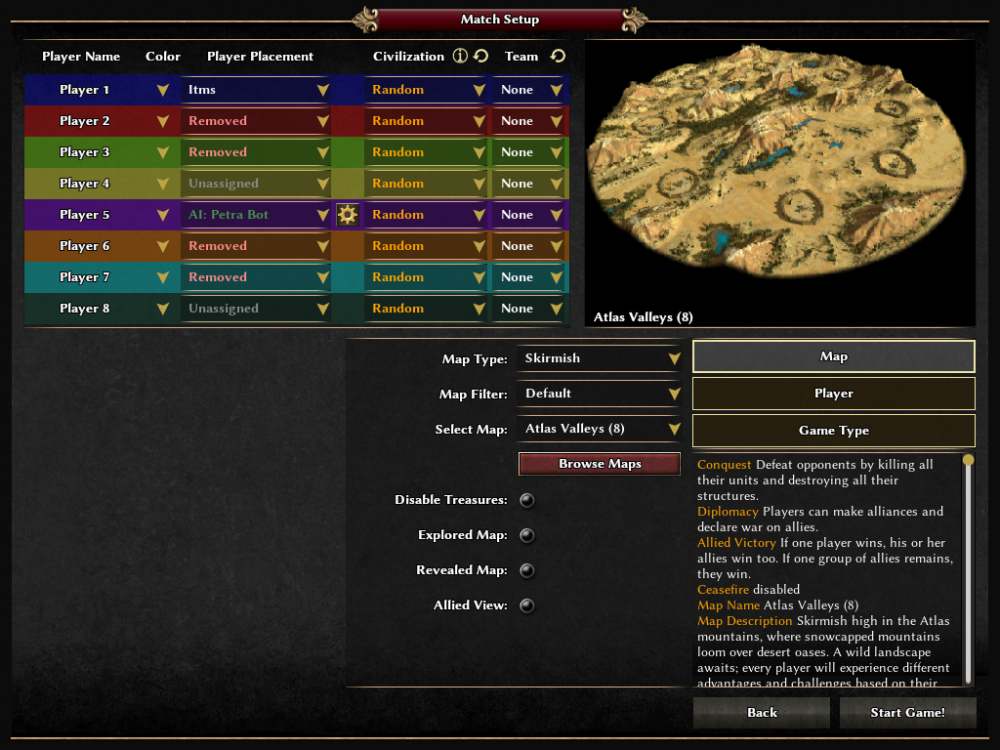Open Petra Bot AI configuration gear

[347, 214]
